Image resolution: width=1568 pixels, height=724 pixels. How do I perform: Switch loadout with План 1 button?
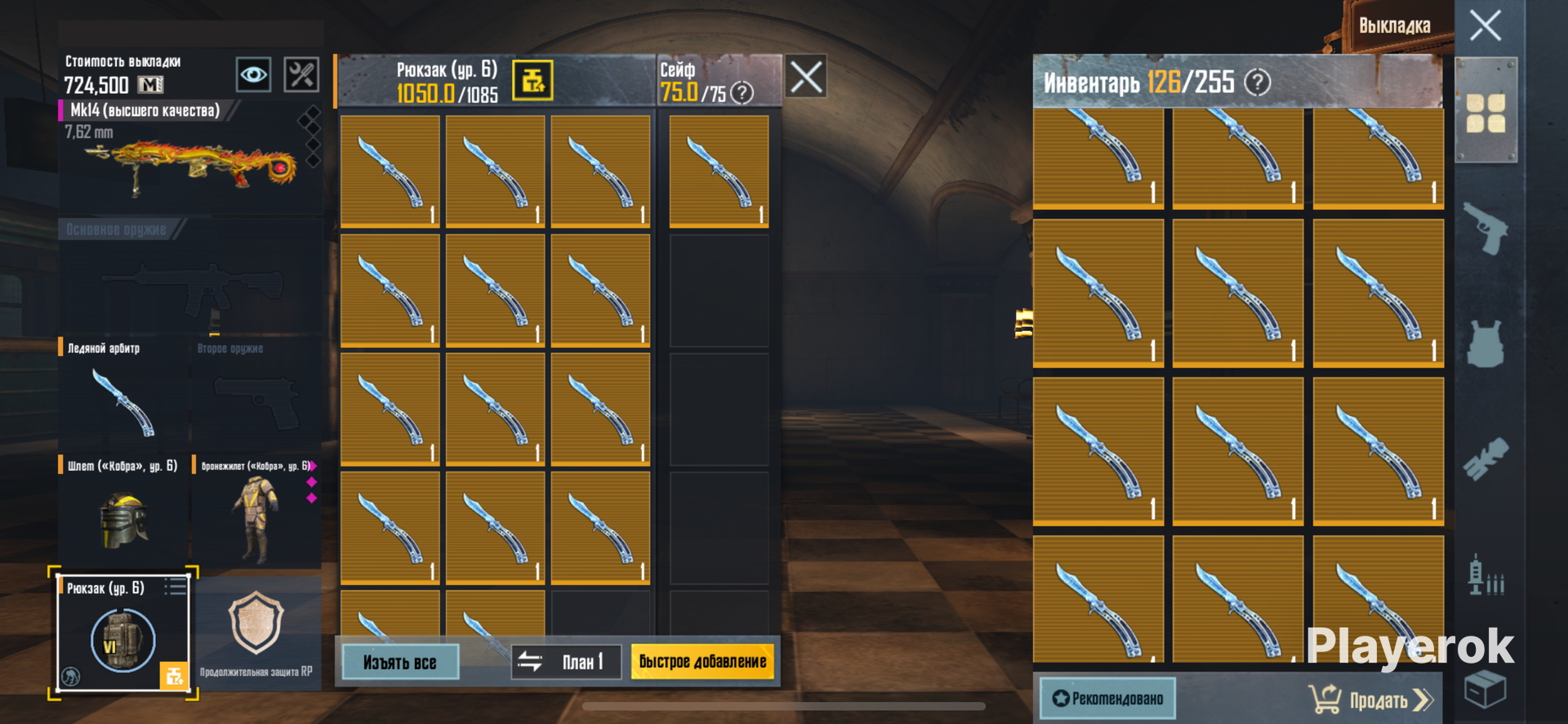pos(566,662)
